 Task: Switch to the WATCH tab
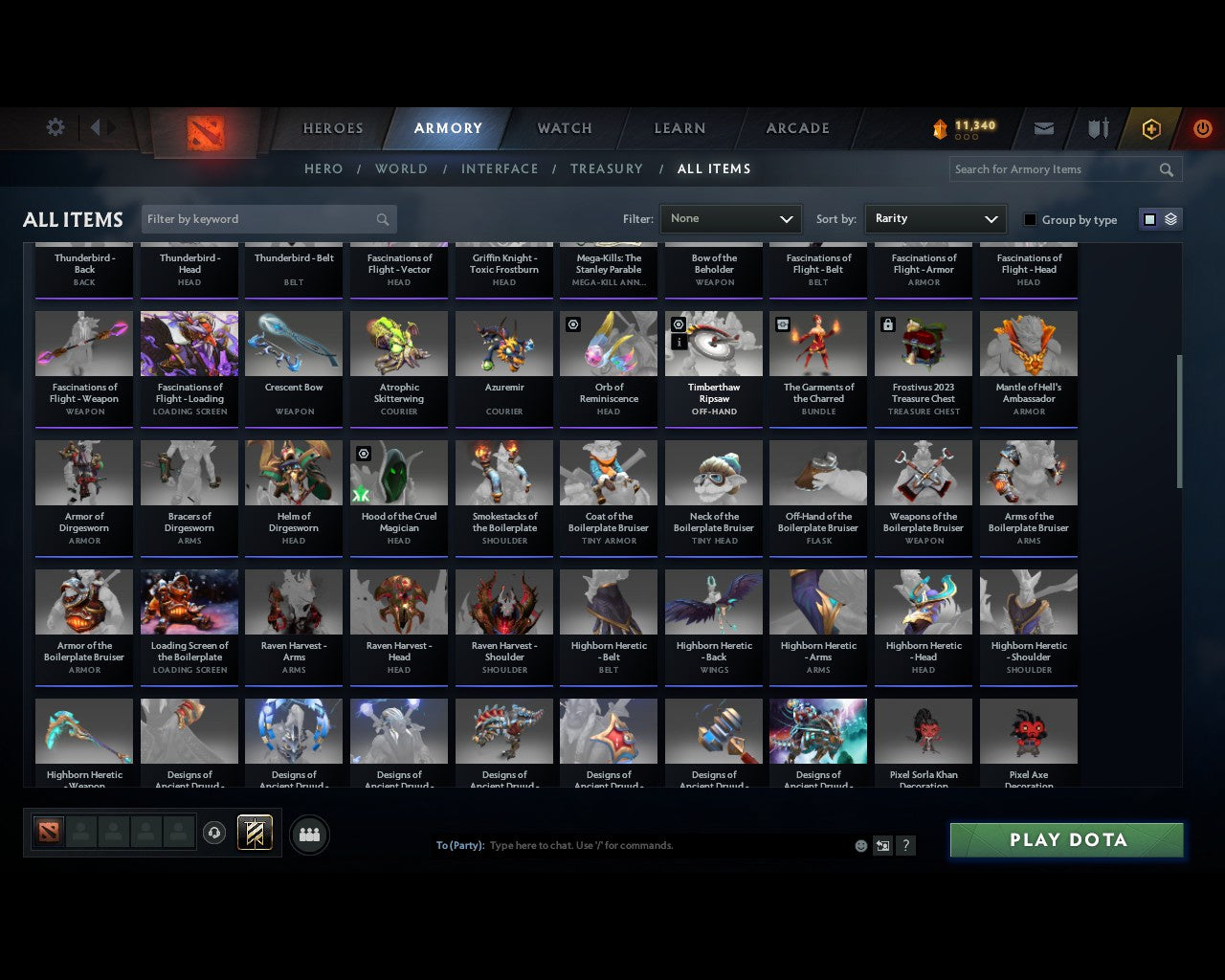564,128
